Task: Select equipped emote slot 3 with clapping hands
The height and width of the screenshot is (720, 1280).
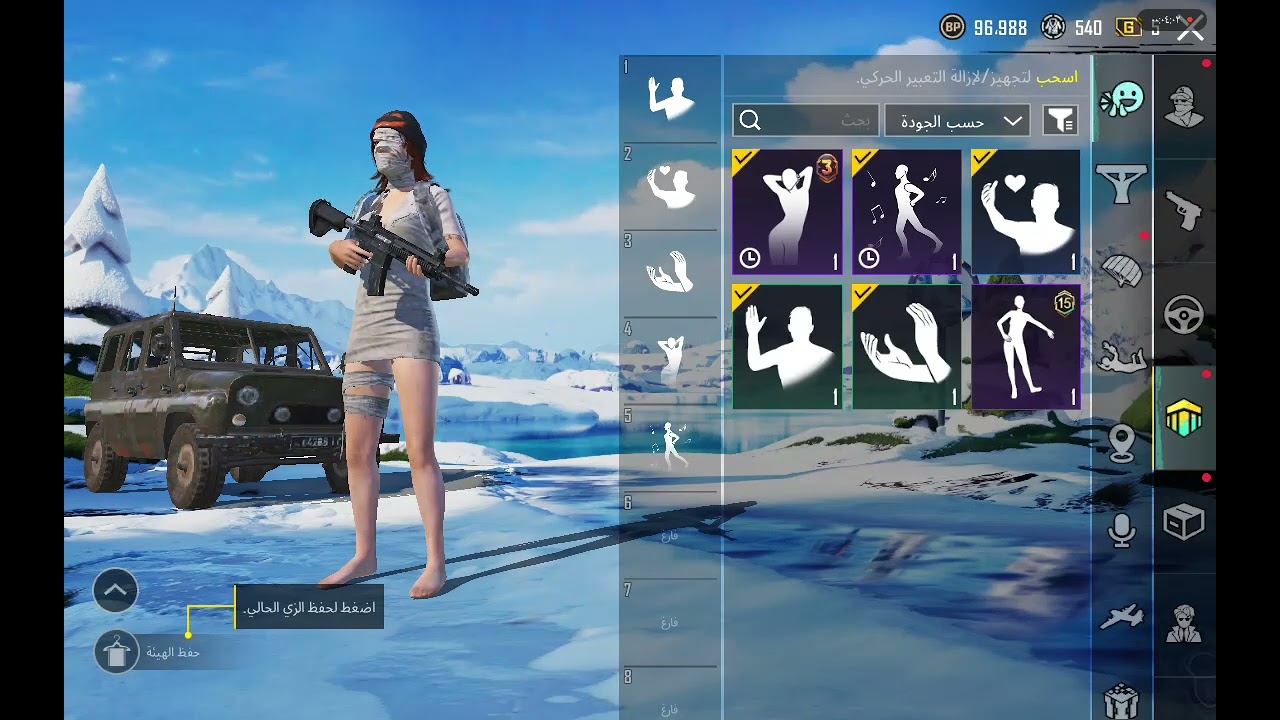Action: pos(670,272)
